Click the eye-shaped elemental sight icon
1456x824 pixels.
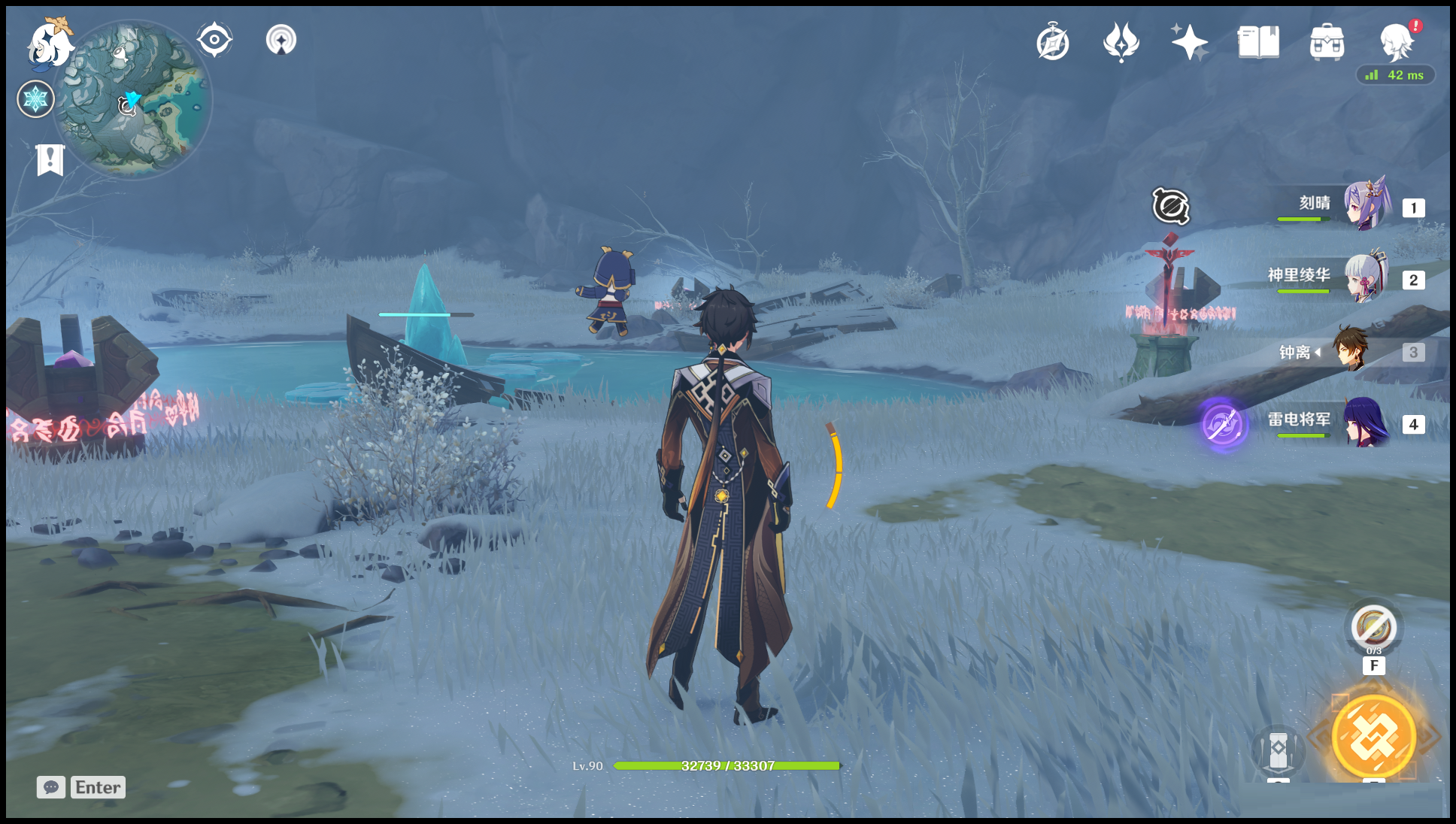[x=214, y=40]
